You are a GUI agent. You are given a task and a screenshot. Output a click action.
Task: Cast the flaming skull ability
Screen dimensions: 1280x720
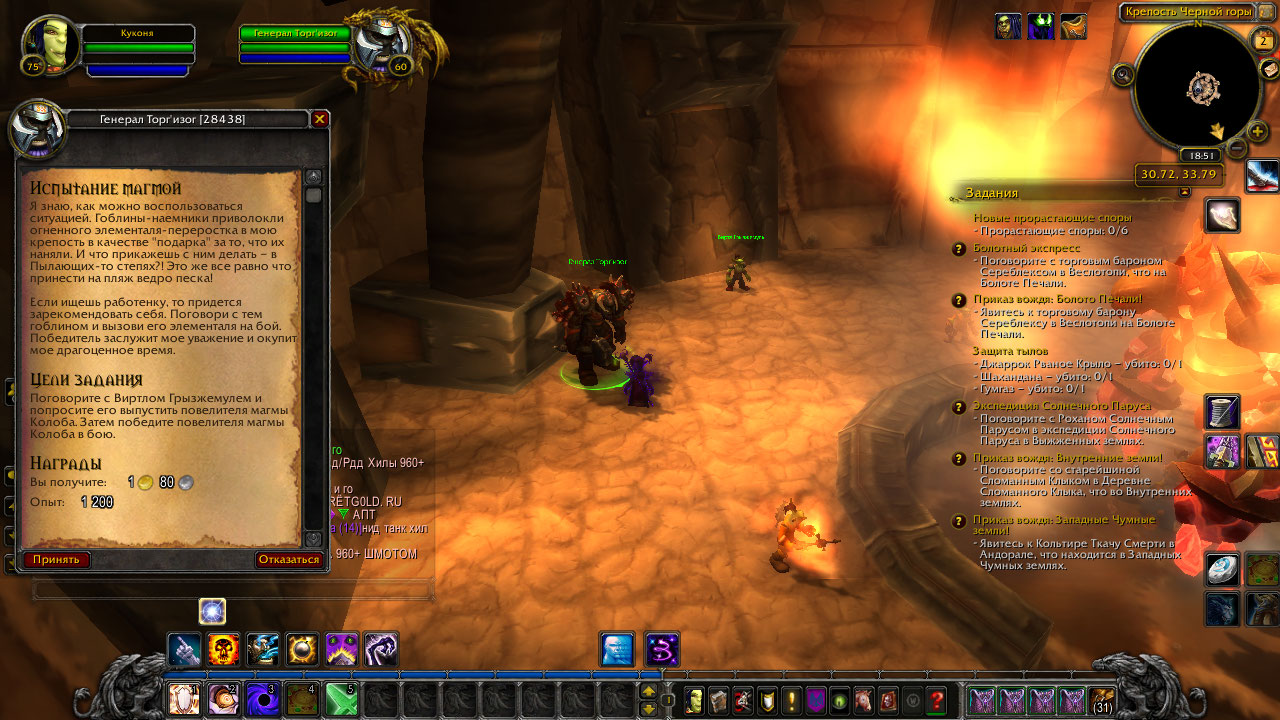pyautogui.click(x=223, y=650)
